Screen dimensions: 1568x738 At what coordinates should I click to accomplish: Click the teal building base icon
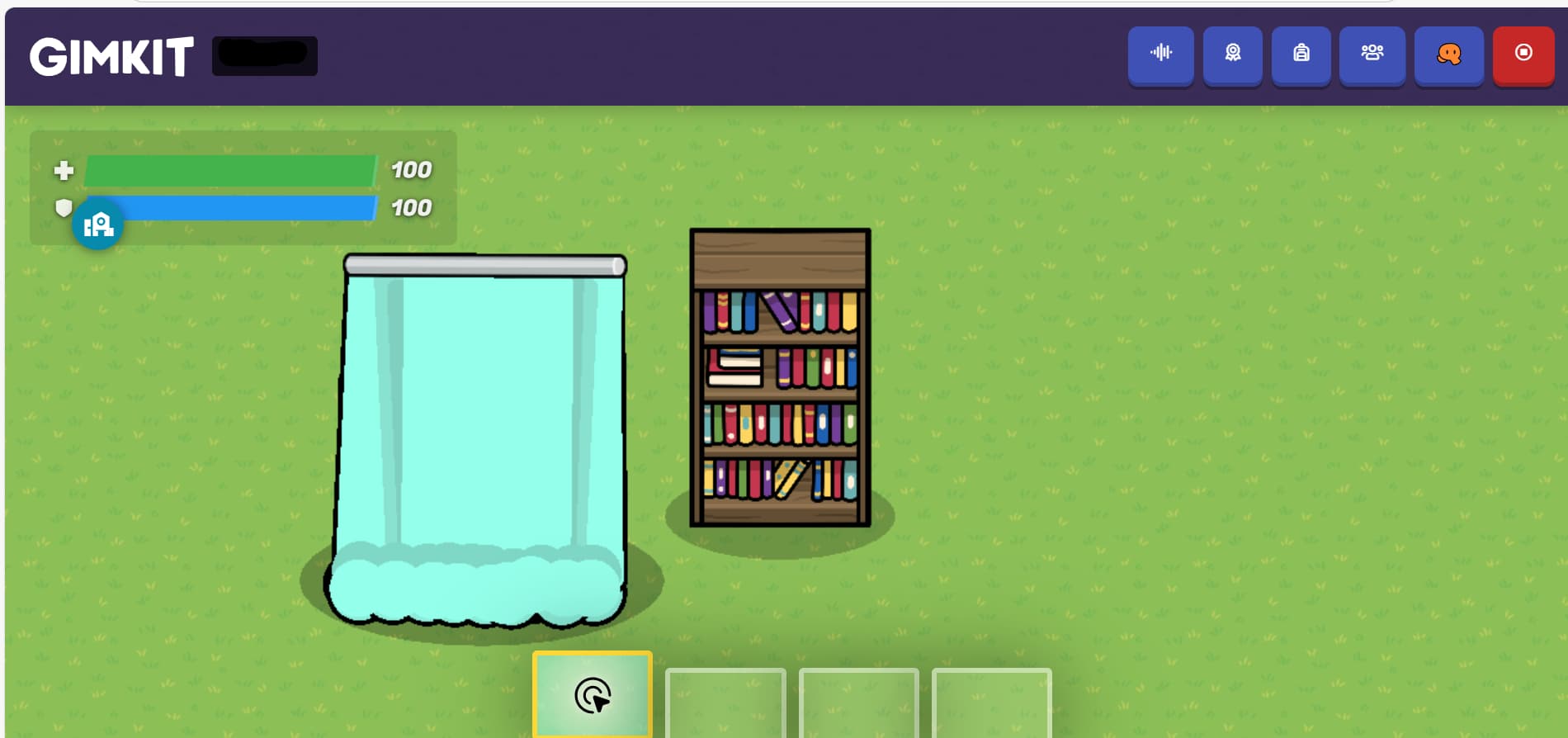pyautogui.click(x=98, y=224)
